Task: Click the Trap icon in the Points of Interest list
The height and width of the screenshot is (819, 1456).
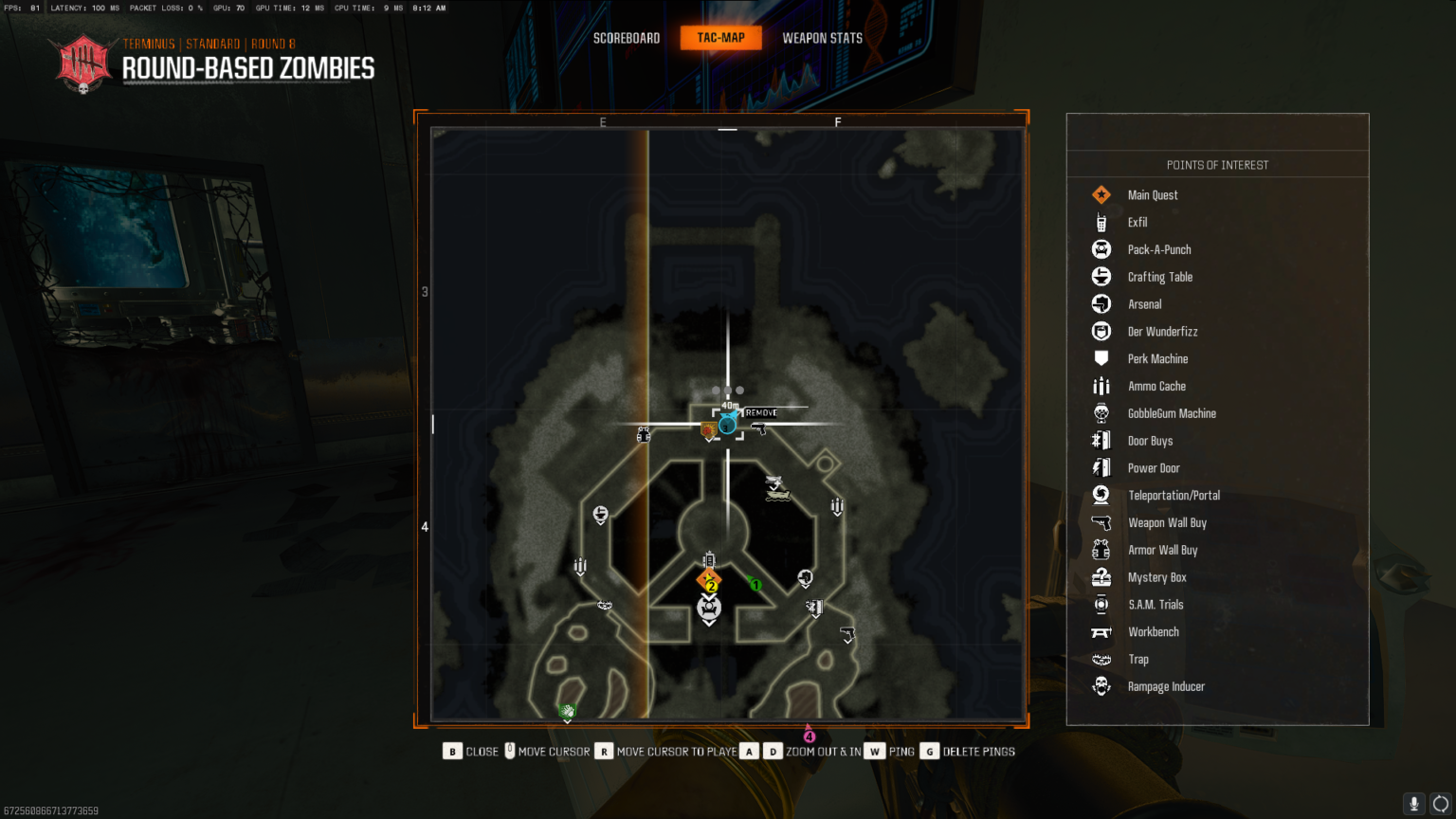Action: (x=1101, y=659)
